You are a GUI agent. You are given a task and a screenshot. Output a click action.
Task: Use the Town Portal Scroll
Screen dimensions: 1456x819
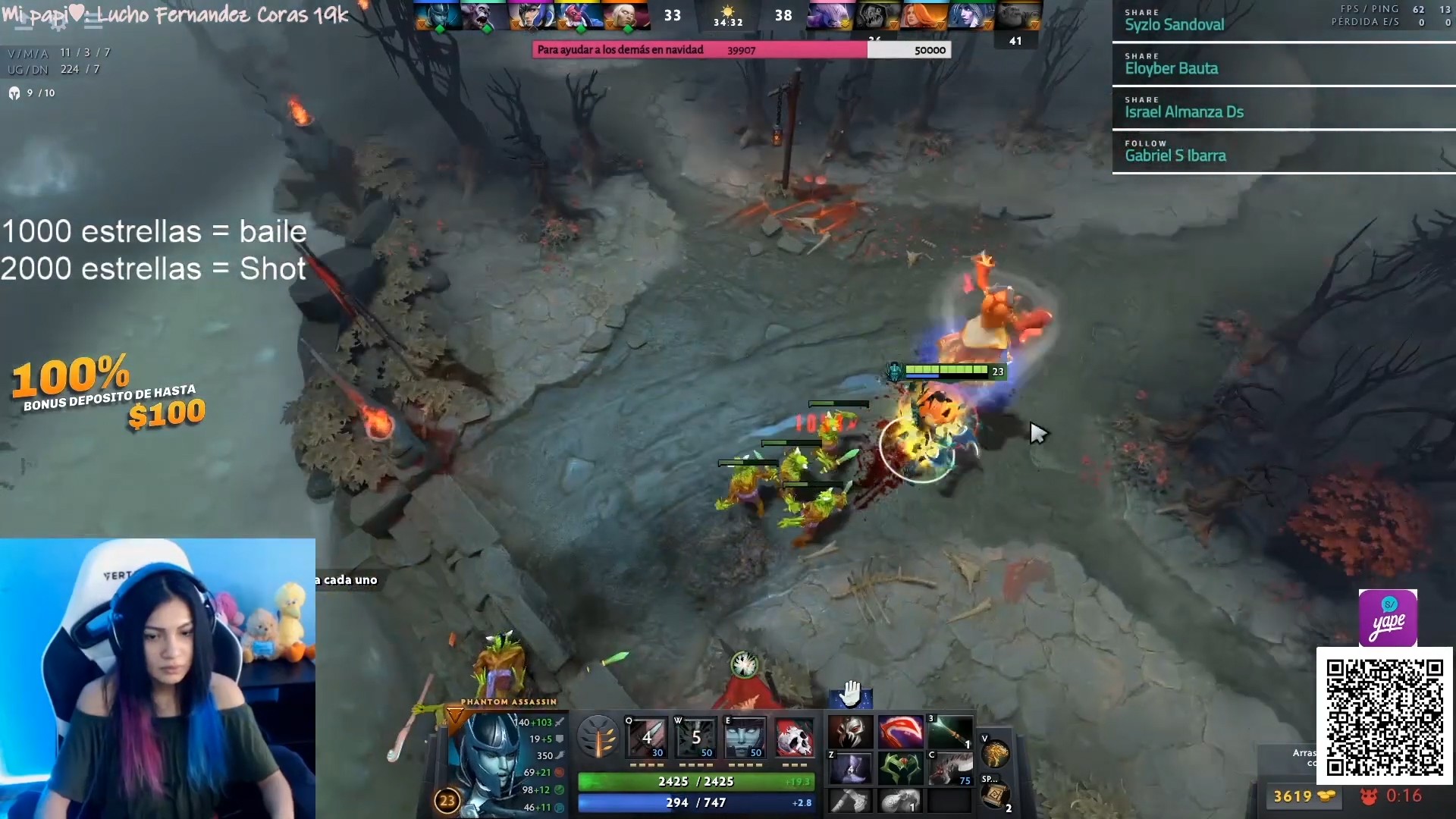point(995,795)
